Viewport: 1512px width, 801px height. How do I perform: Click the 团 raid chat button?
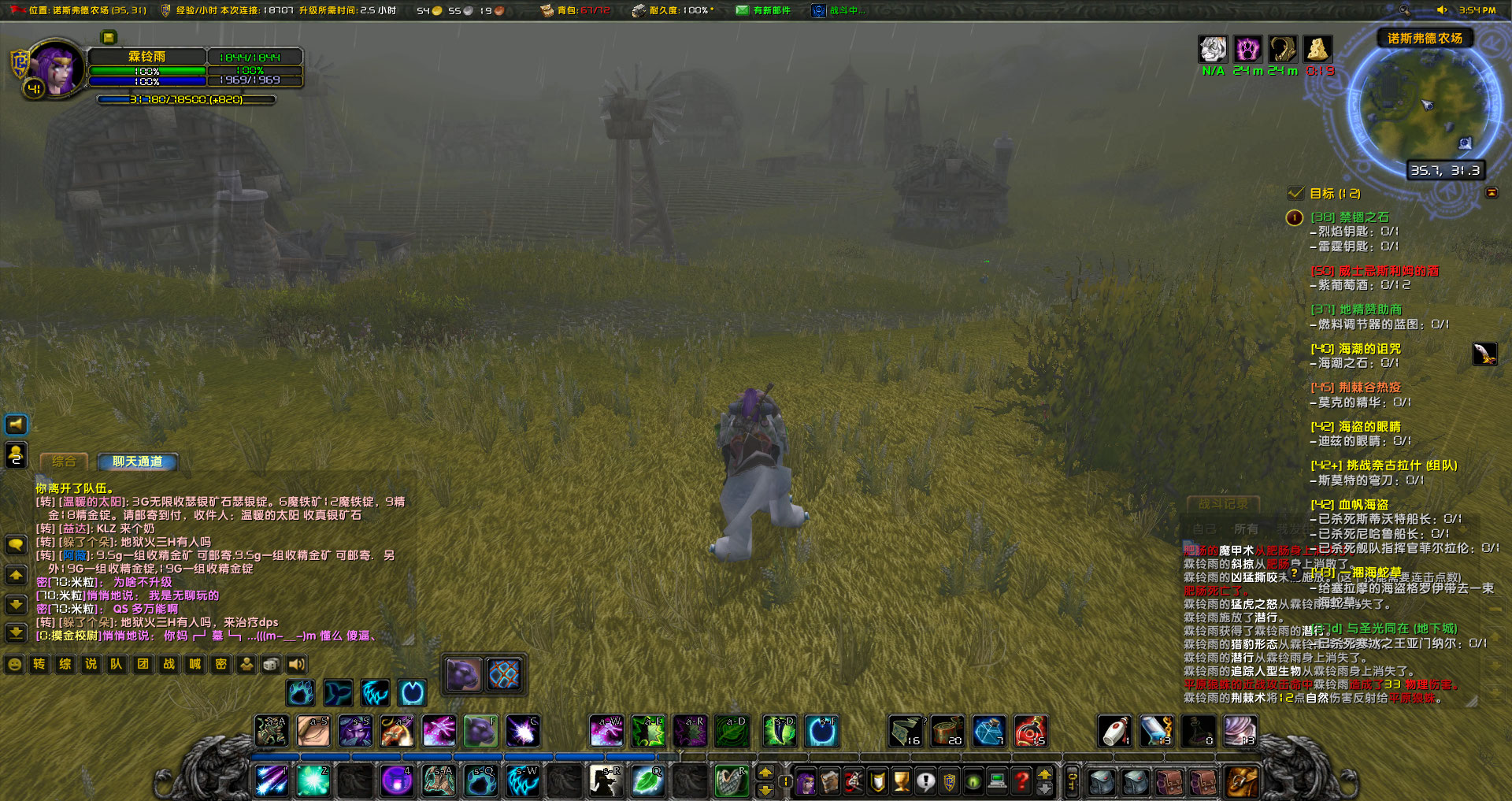143,664
